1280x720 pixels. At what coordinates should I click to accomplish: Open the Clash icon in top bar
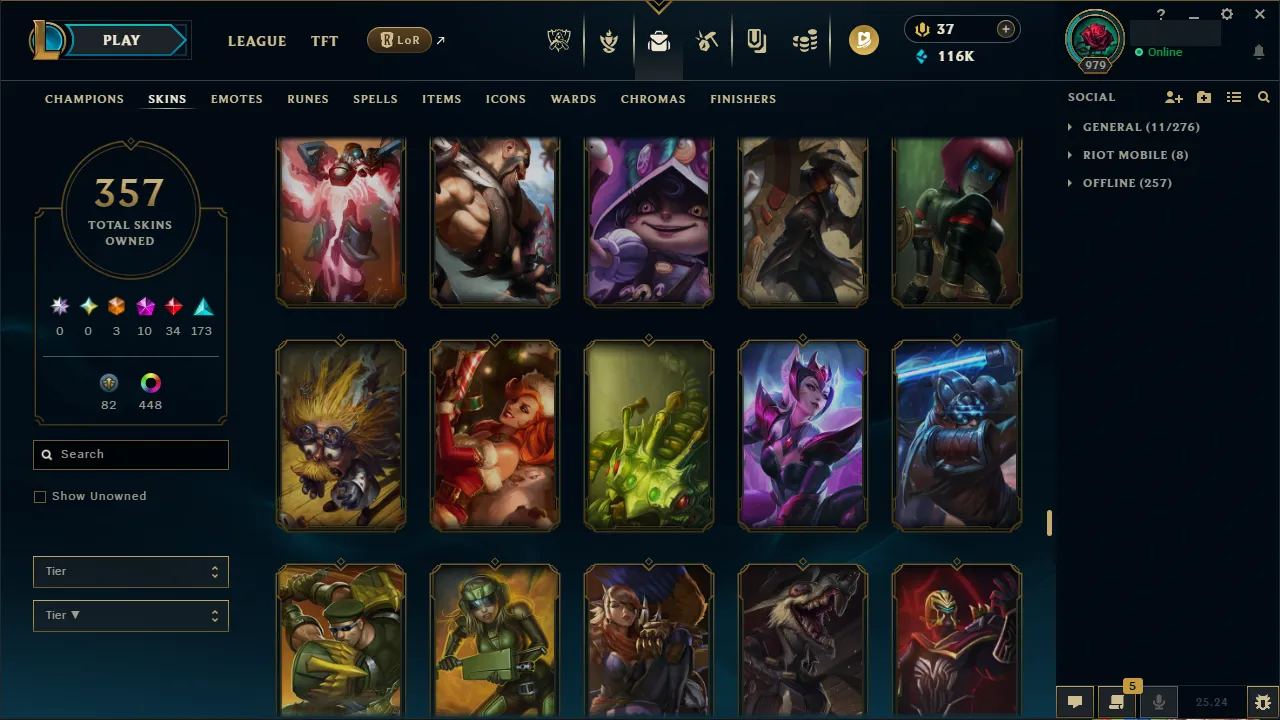tap(608, 40)
